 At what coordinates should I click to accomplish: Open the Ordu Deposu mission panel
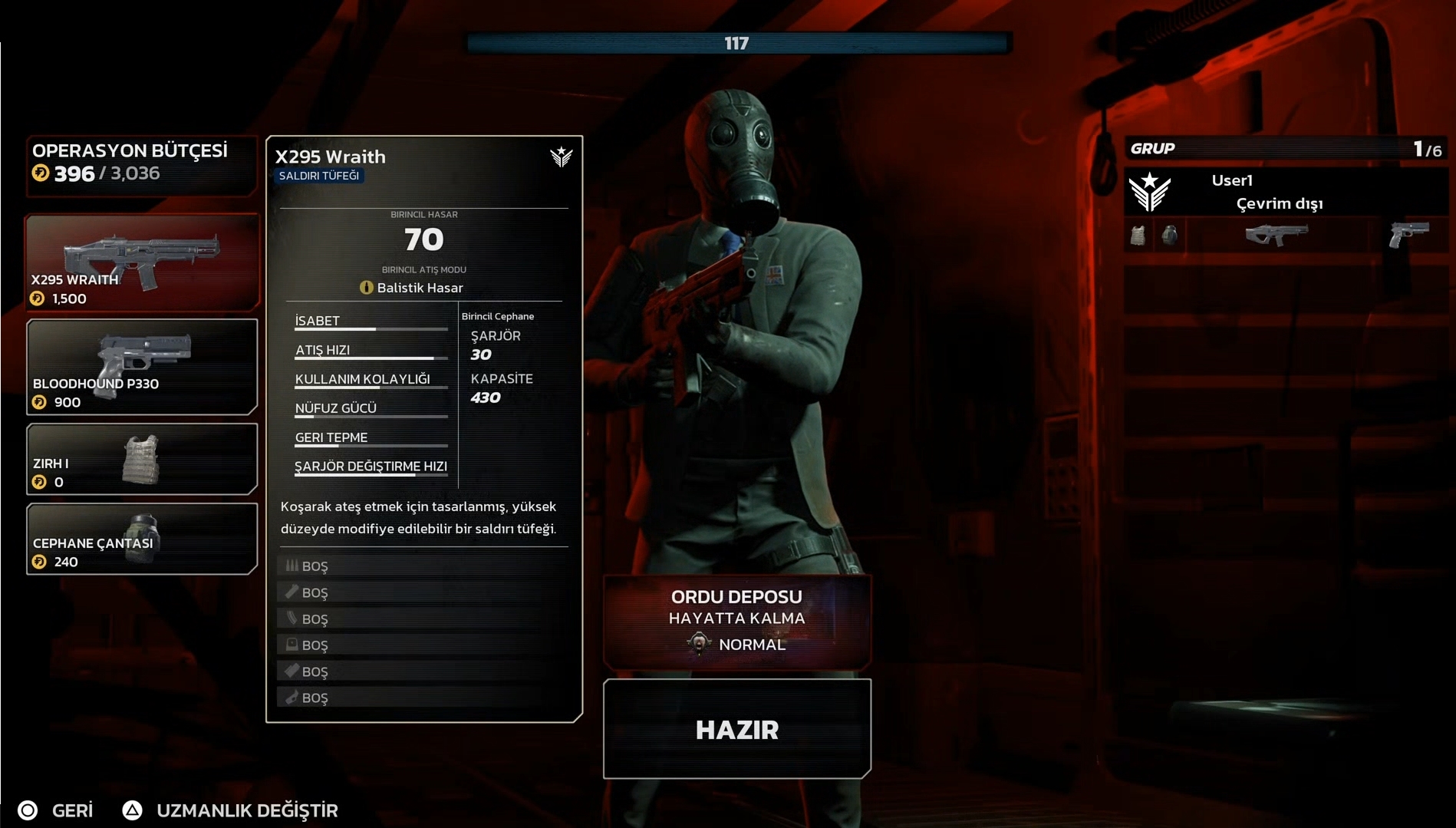[x=736, y=620]
